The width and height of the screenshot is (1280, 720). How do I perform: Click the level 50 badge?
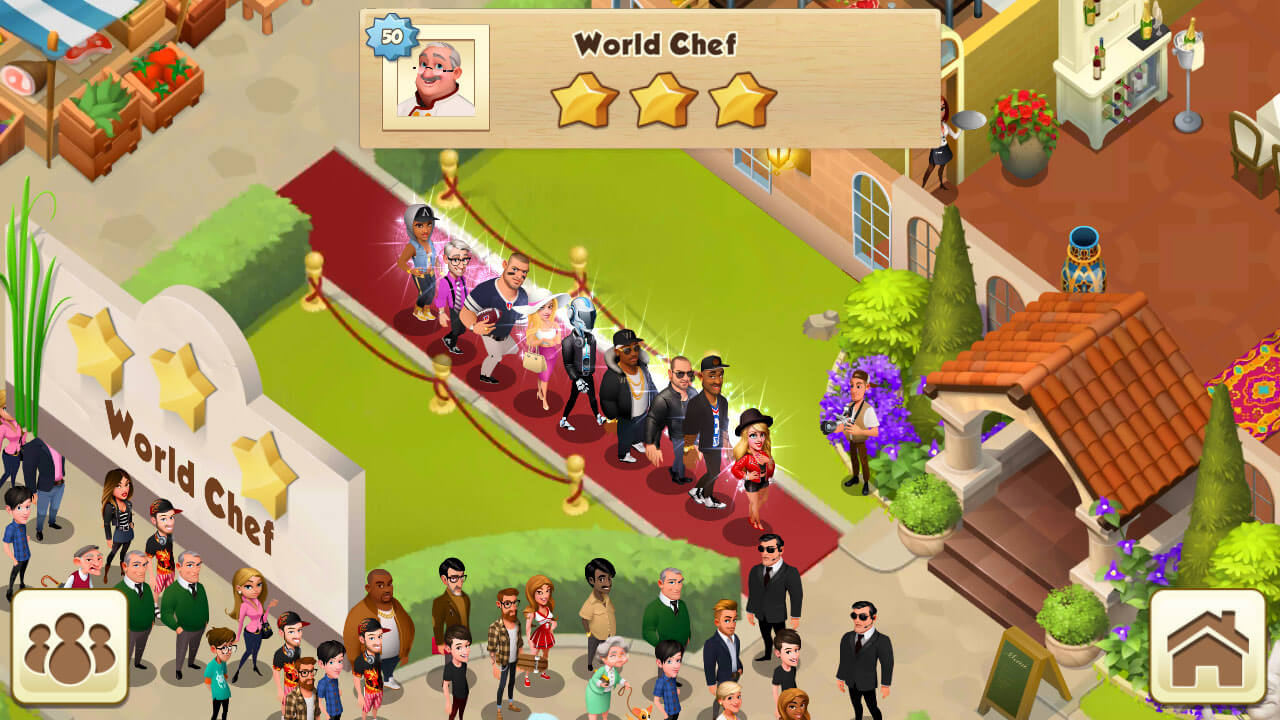(x=393, y=37)
